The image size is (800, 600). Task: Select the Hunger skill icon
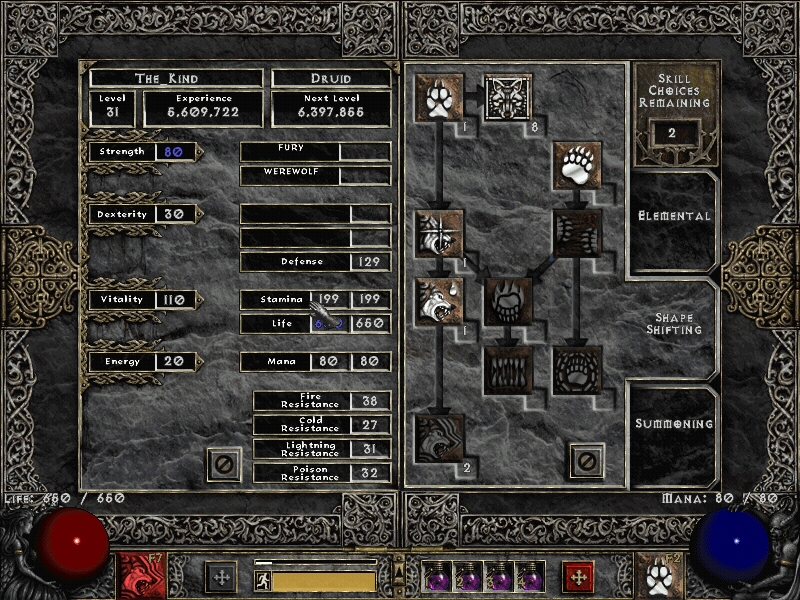point(508,370)
